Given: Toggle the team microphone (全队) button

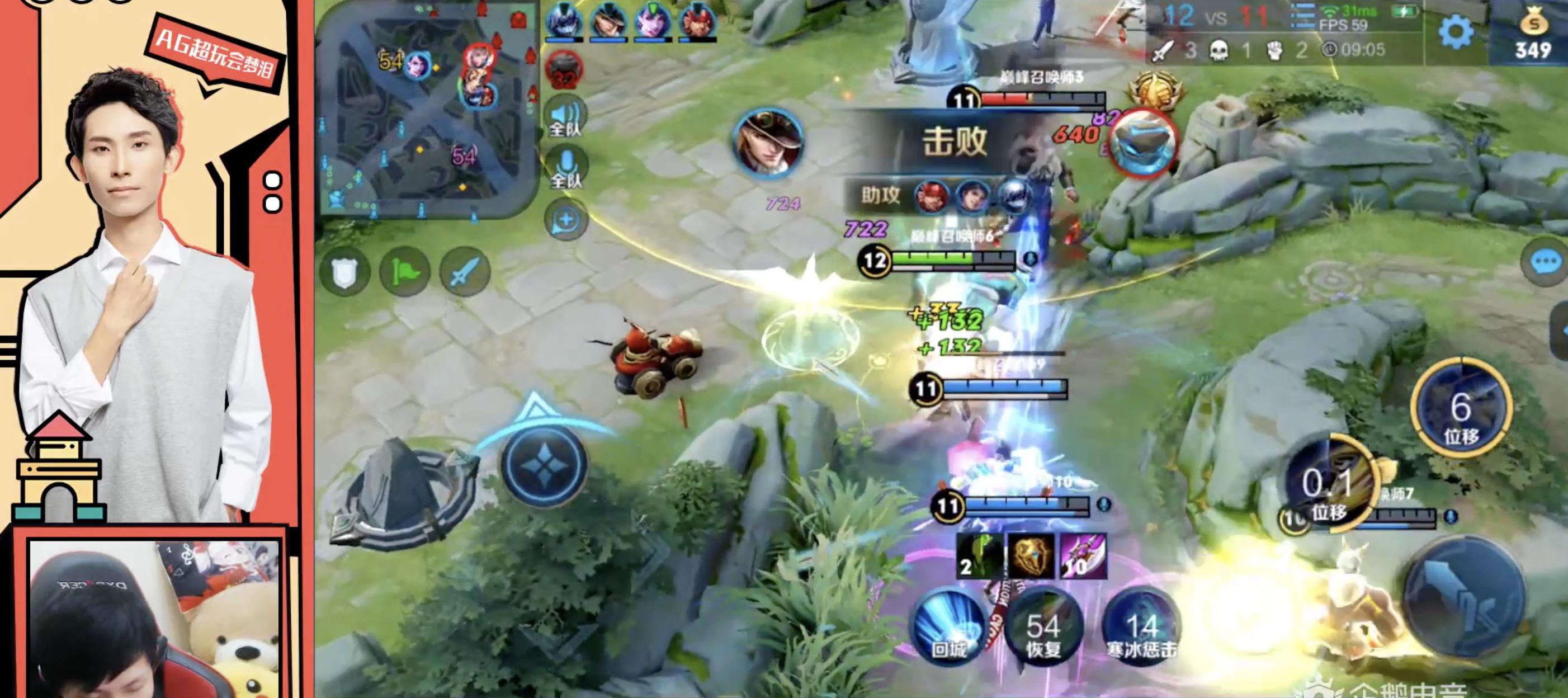Looking at the screenshot, I should (x=565, y=168).
